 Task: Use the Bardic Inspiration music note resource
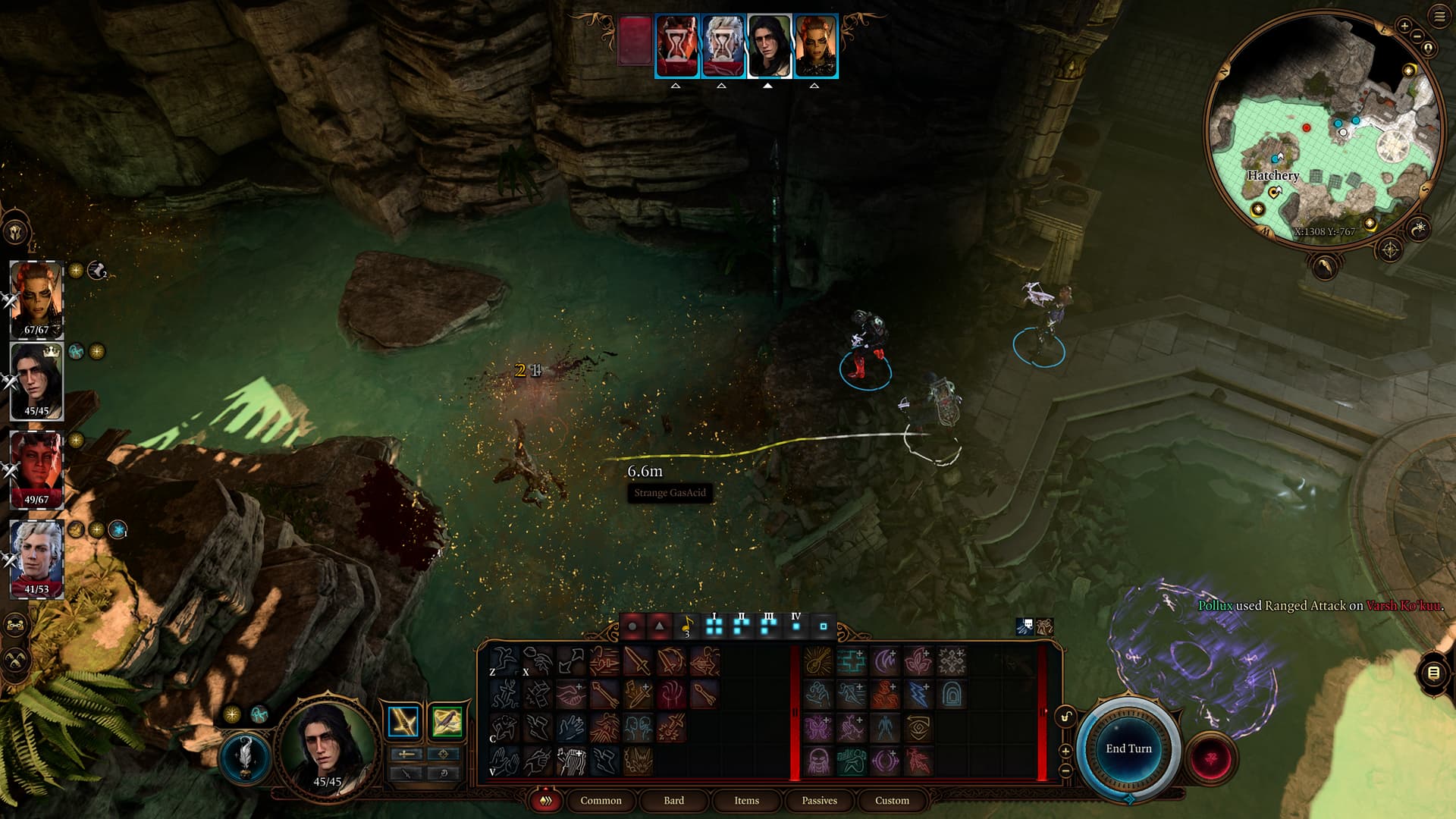click(686, 626)
